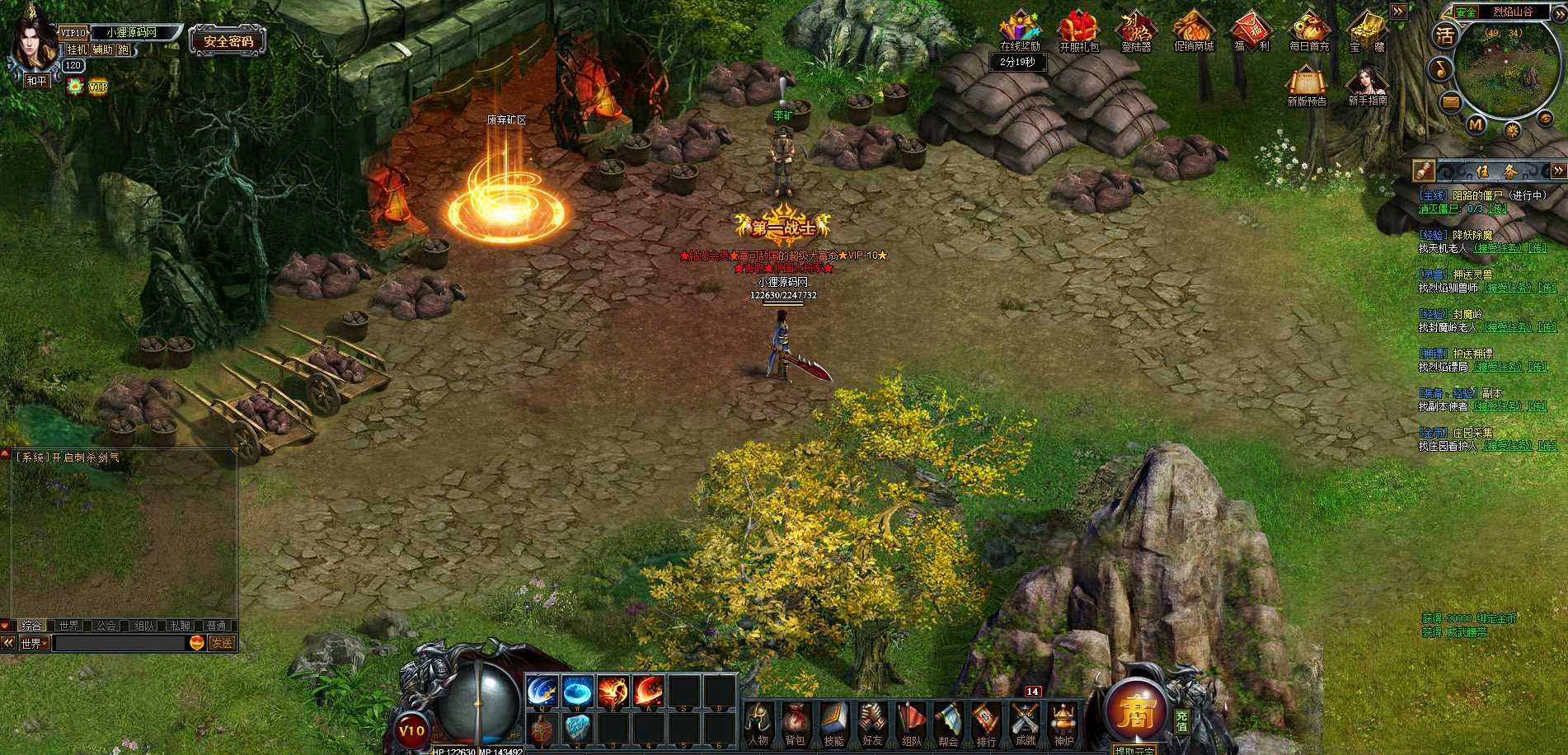Open the 开服礼包 server launch gift pack
1568x755 pixels.
point(1078,30)
